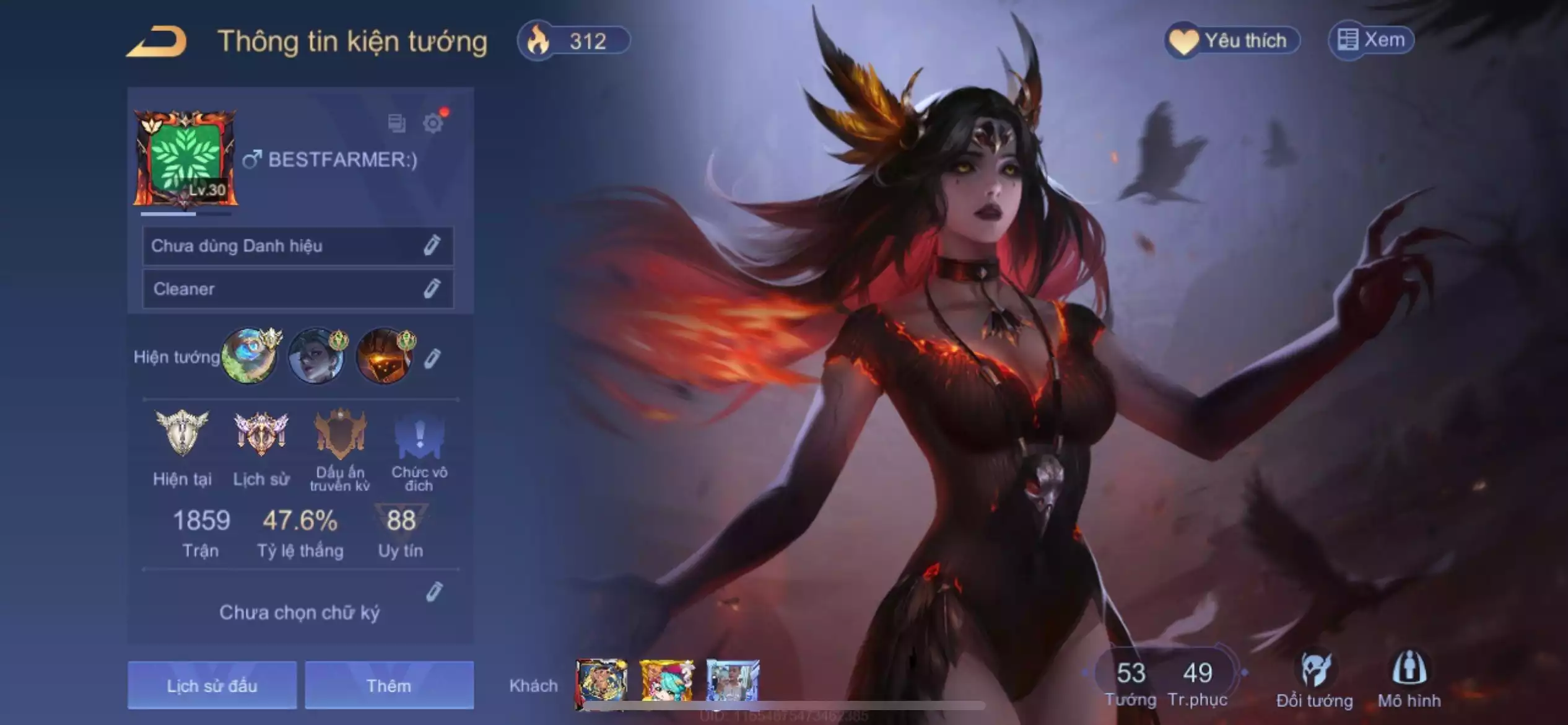The height and width of the screenshot is (725, 1568).
Task: Show the Dấu ấn truyền kỳ badge
Action: click(340, 434)
